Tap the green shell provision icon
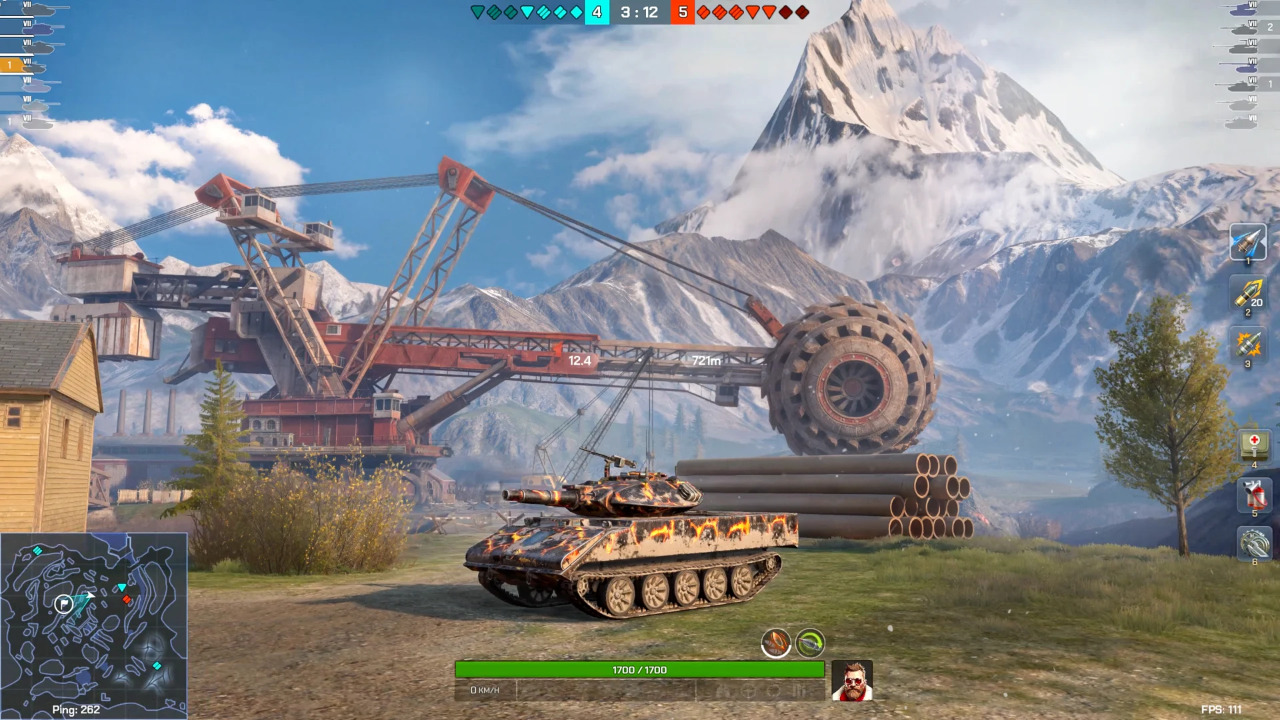Image resolution: width=1280 pixels, height=720 pixels. point(810,643)
